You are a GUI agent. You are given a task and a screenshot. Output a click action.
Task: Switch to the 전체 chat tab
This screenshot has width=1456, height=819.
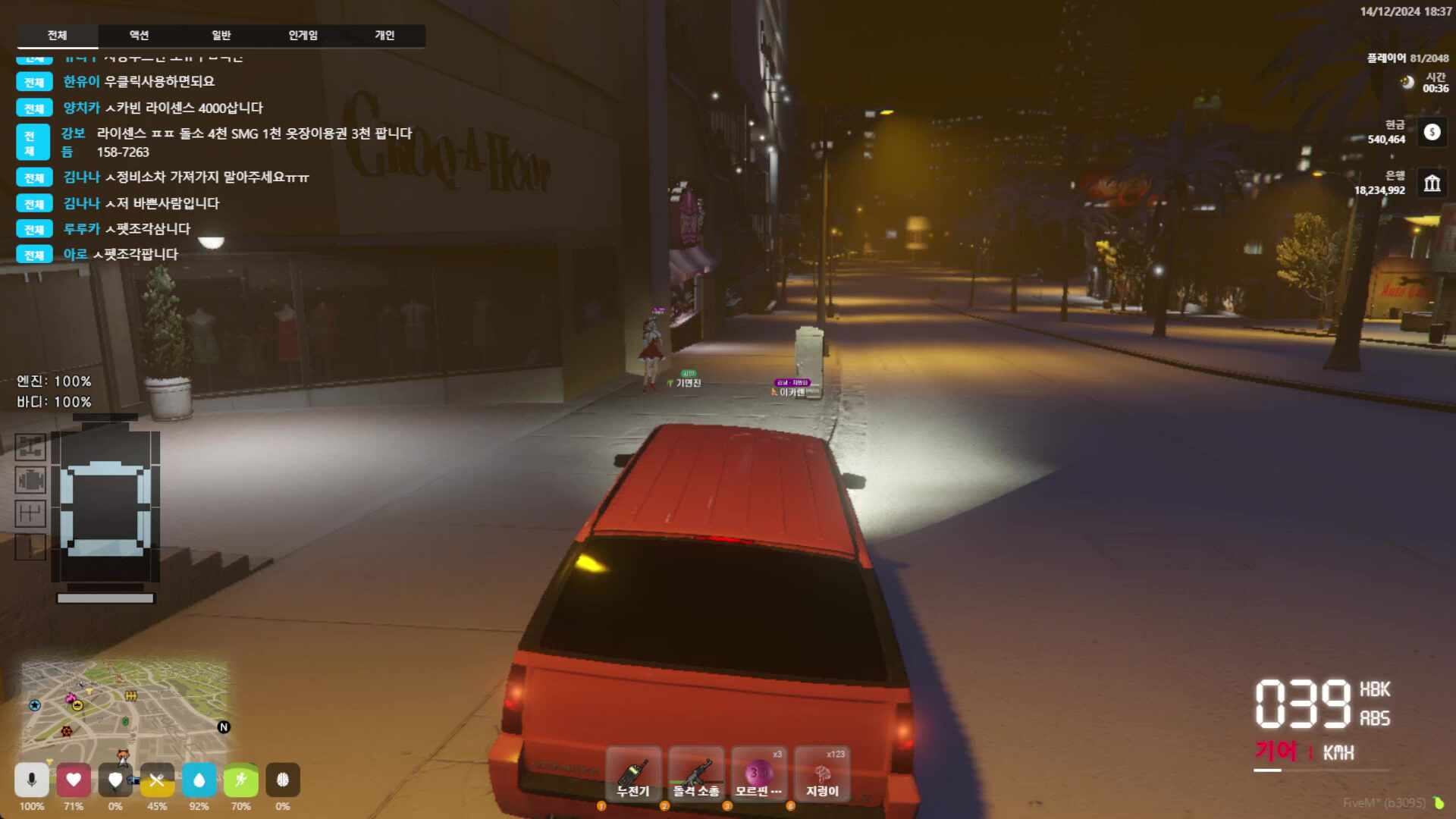coord(57,36)
